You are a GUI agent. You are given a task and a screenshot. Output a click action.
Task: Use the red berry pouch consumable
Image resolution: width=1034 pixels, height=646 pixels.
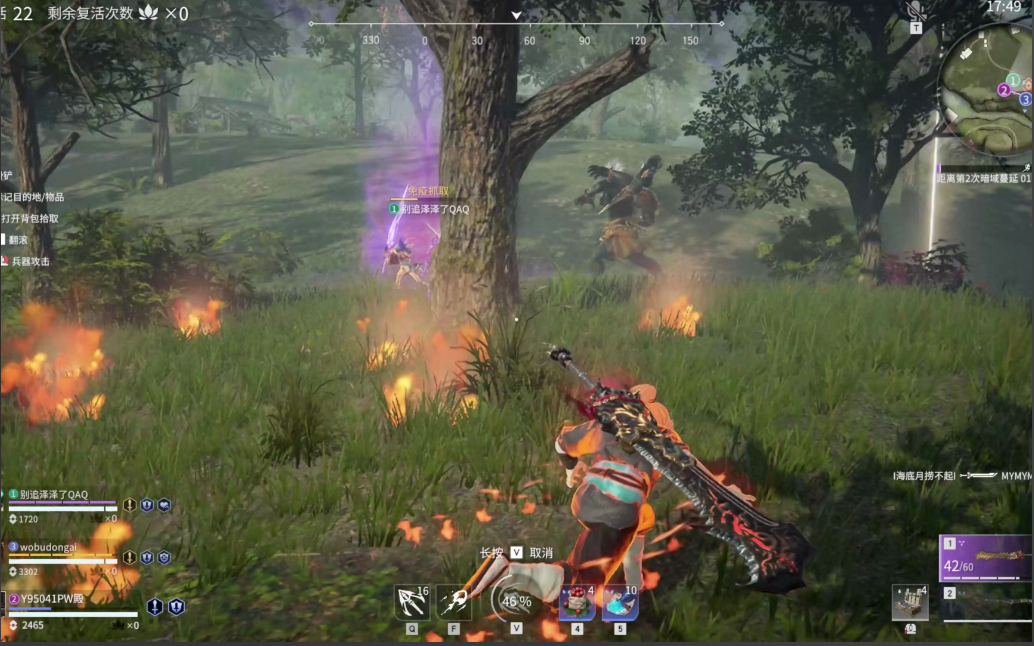click(577, 603)
